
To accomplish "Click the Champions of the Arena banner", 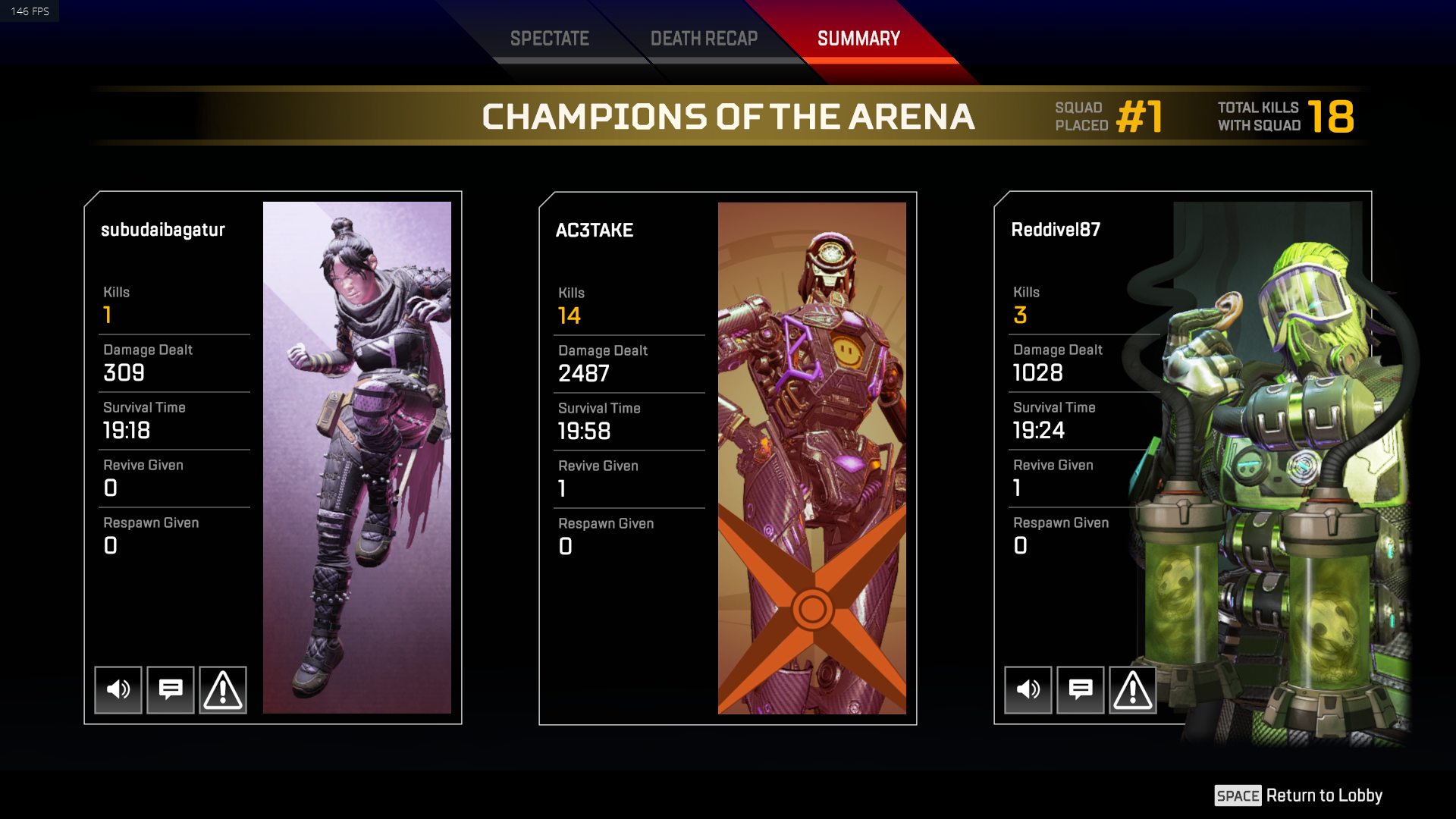I will (x=730, y=116).
